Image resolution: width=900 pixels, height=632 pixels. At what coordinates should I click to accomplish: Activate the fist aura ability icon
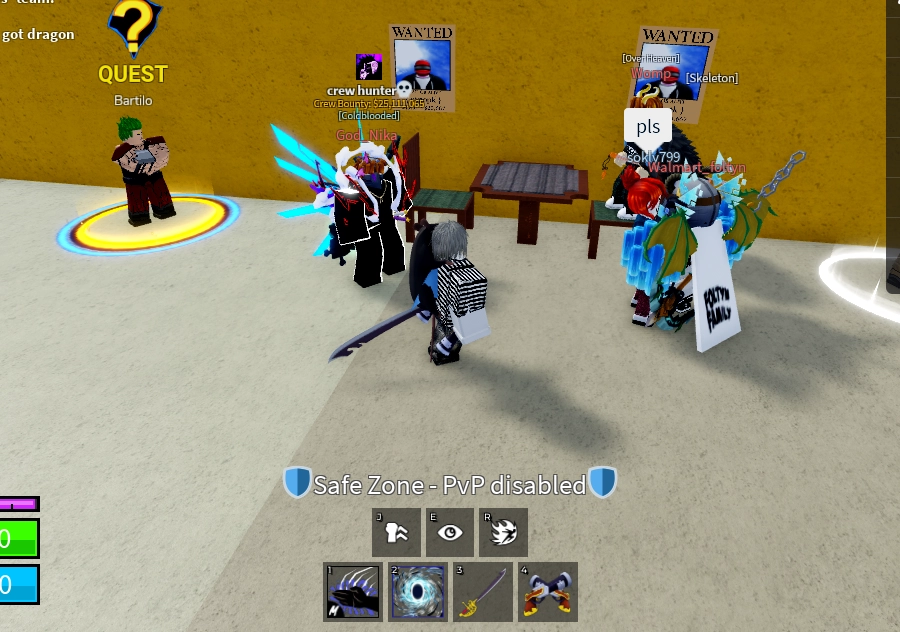pos(396,532)
